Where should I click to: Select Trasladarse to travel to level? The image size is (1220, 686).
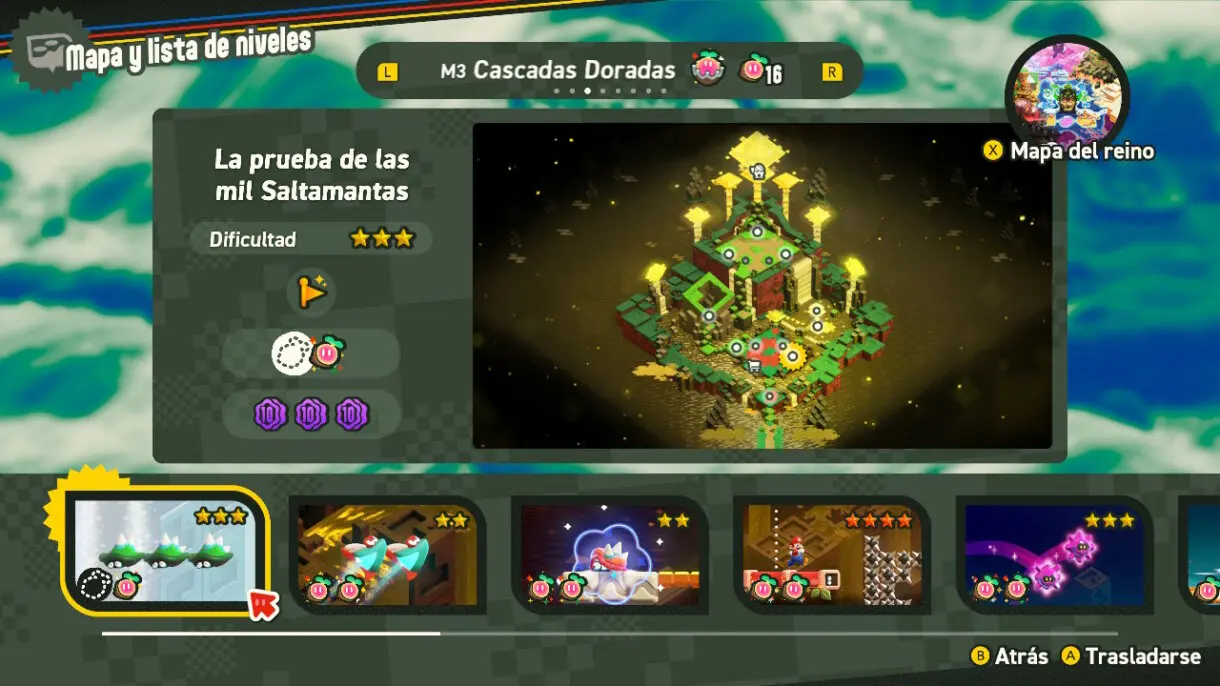click(1130, 656)
